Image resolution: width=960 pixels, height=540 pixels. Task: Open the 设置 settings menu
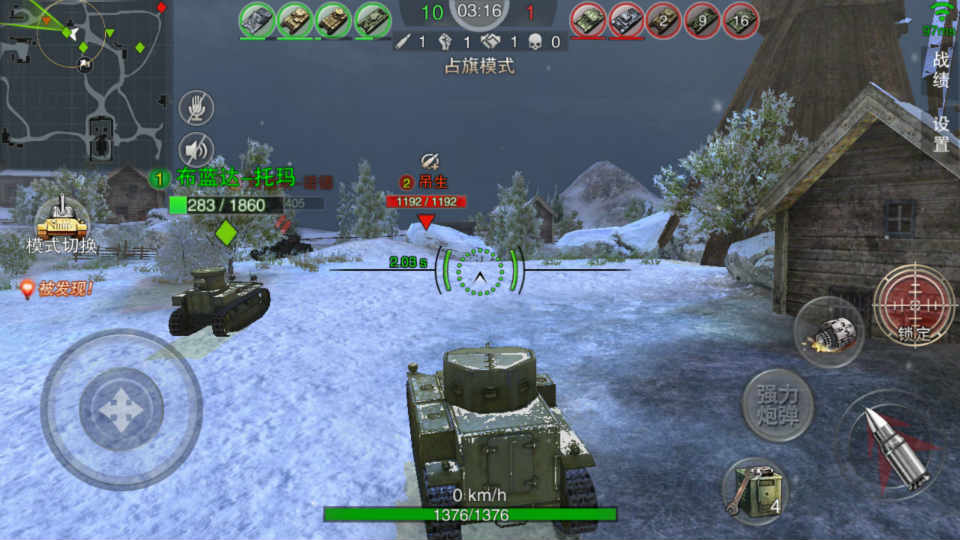coord(941,133)
